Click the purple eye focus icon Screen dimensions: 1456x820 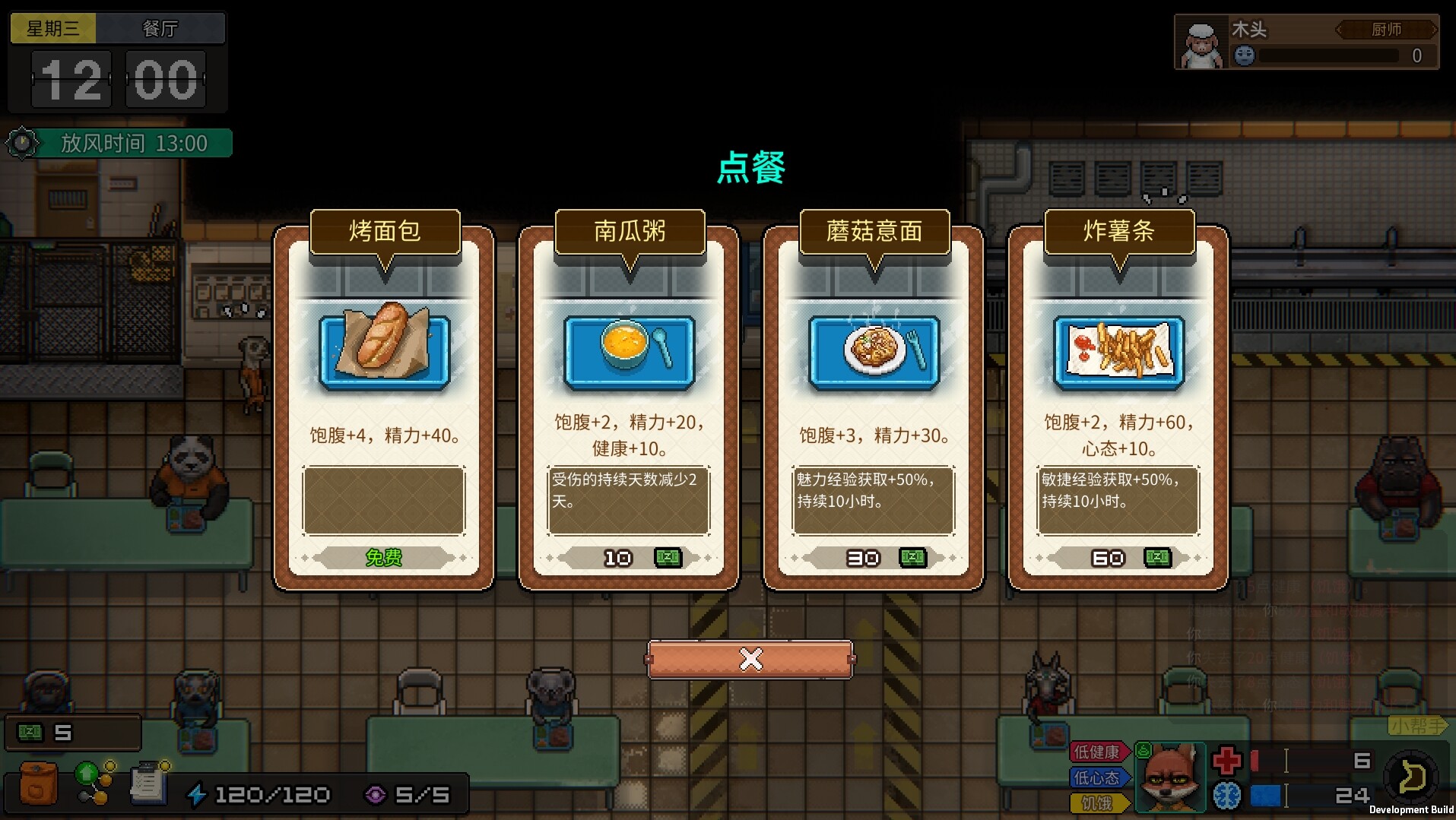click(x=376, y=795)
